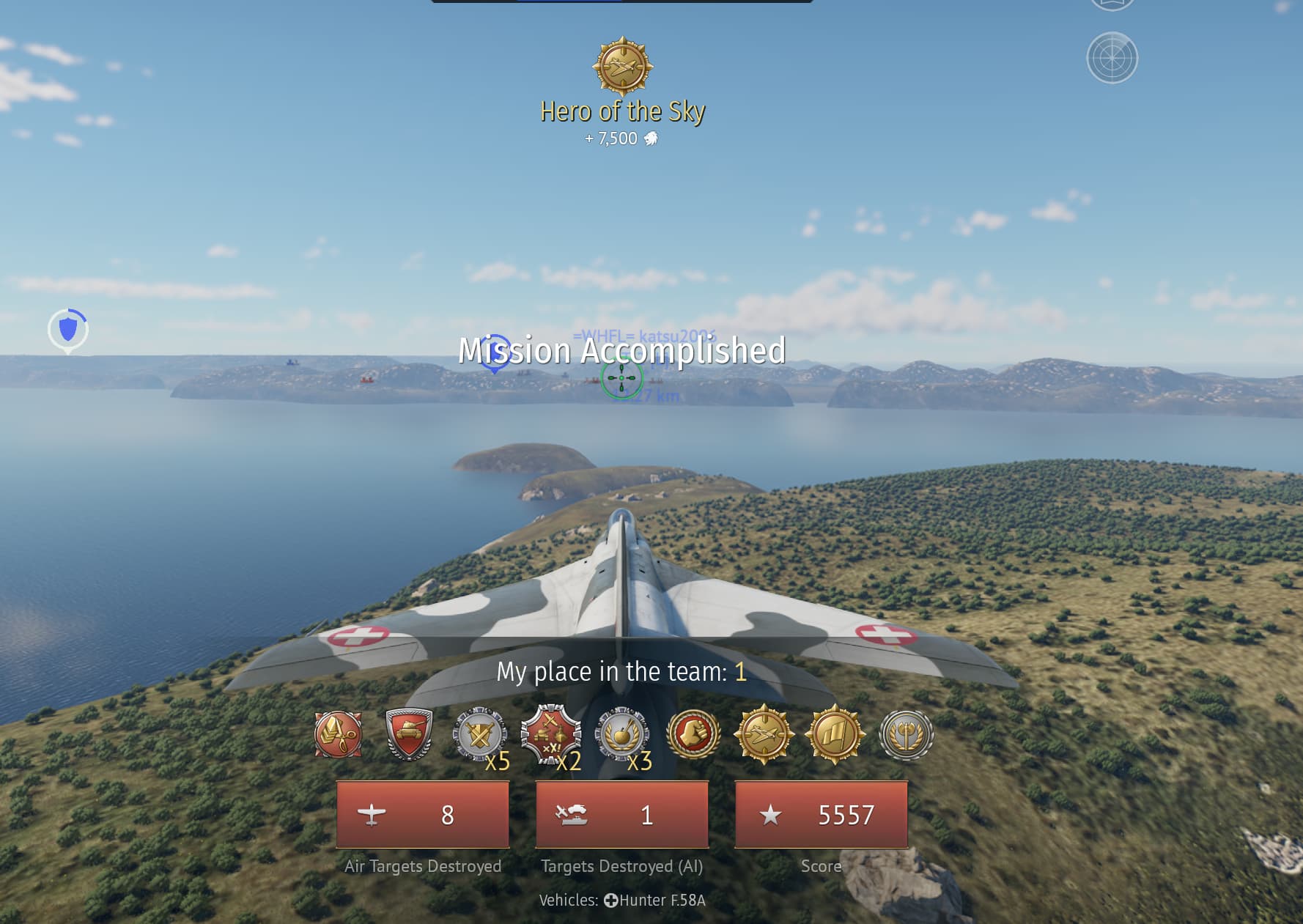Screen dimensions: 1303x924
Task: Select the Hero of the Sky medal
Action: click(x=622, y=67)
